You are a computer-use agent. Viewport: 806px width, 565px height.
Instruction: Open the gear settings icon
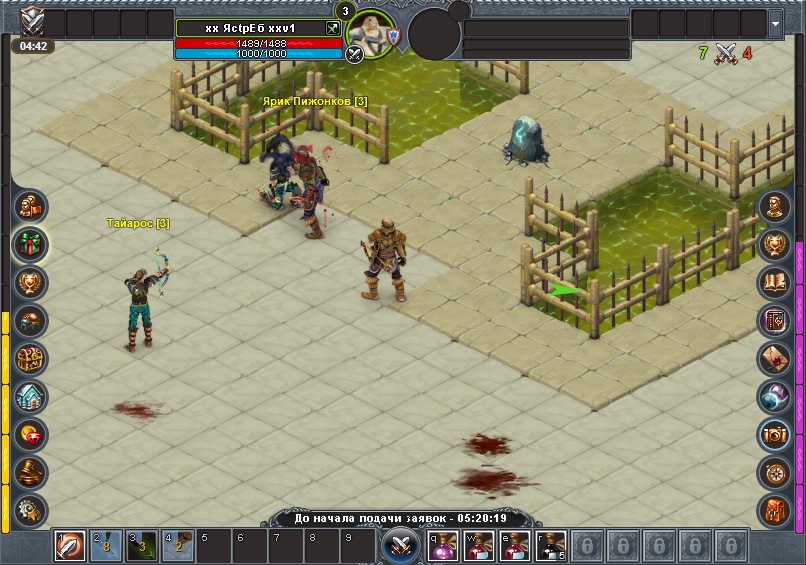point(31,508)
